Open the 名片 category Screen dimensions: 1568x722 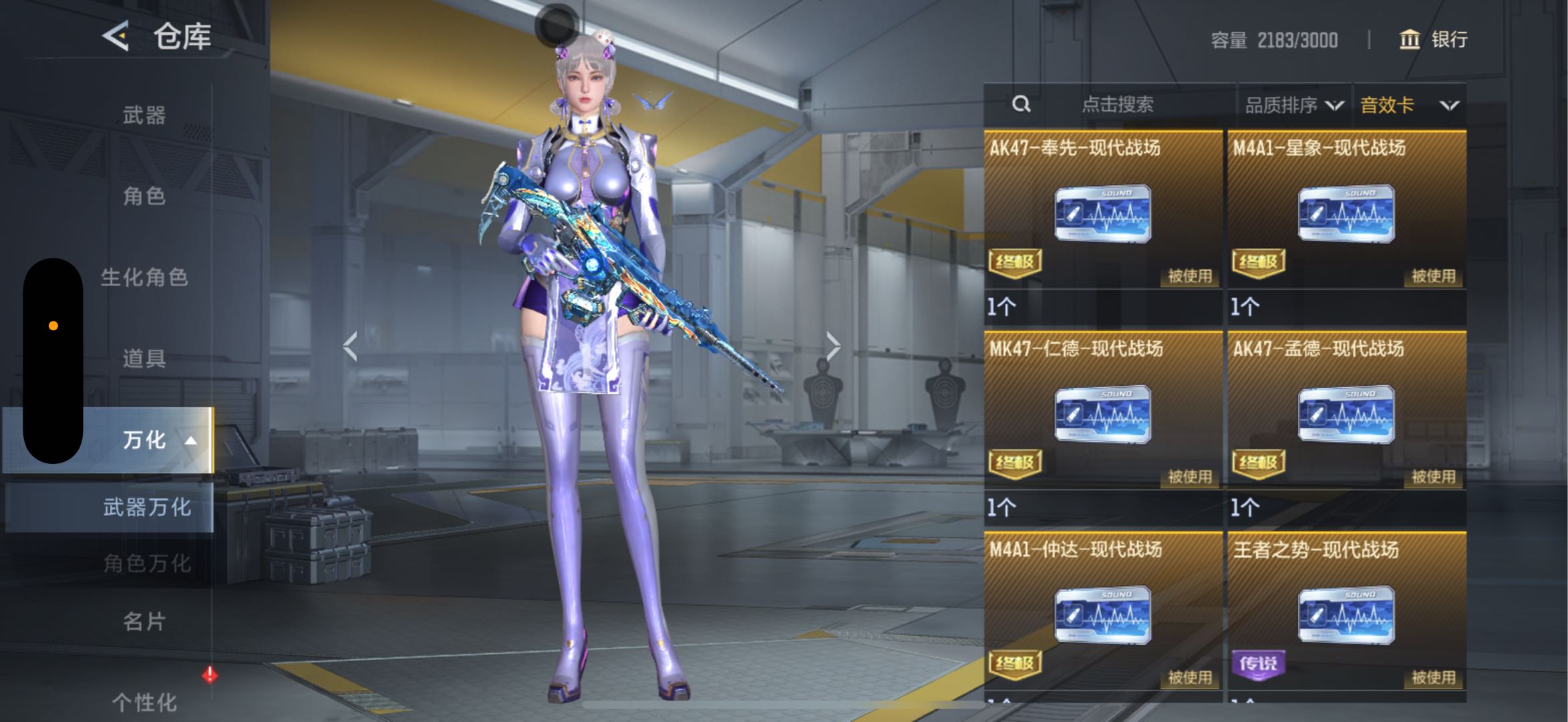pos(144,622)
